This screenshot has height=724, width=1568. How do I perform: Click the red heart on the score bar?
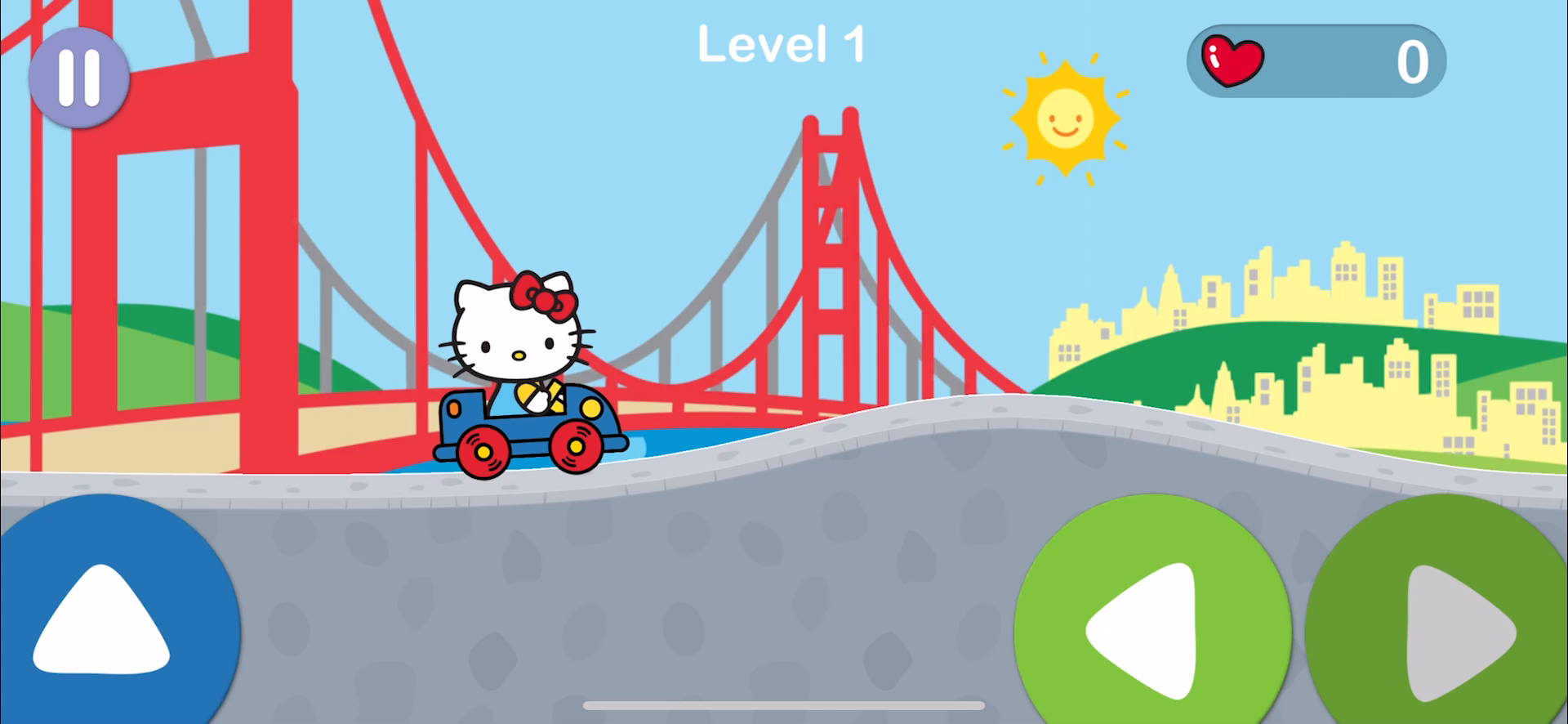1232,59
